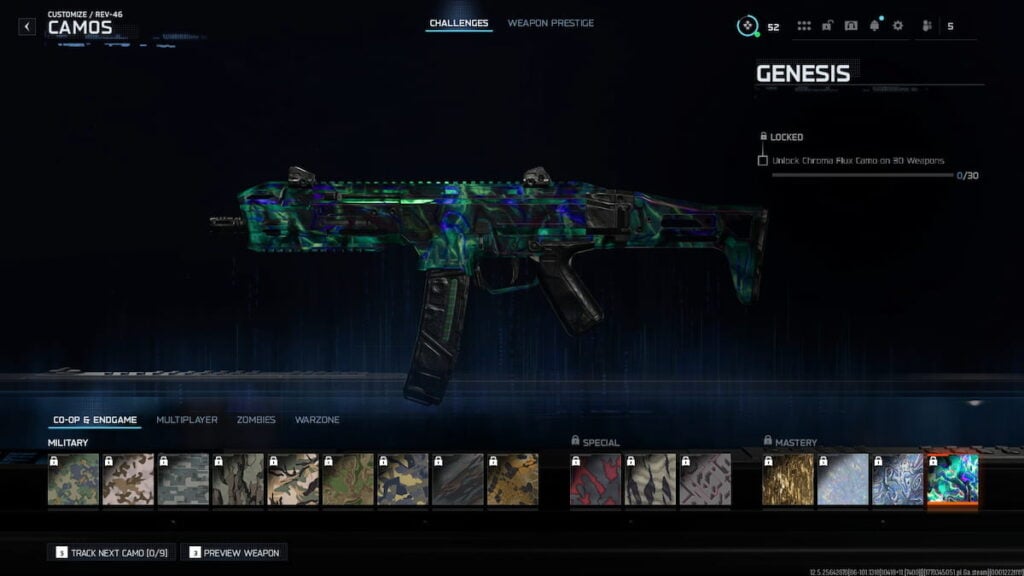The image size is (1024, 576).
Task: Select the Multiplayer camo category
Action: [x=187, y=420]
